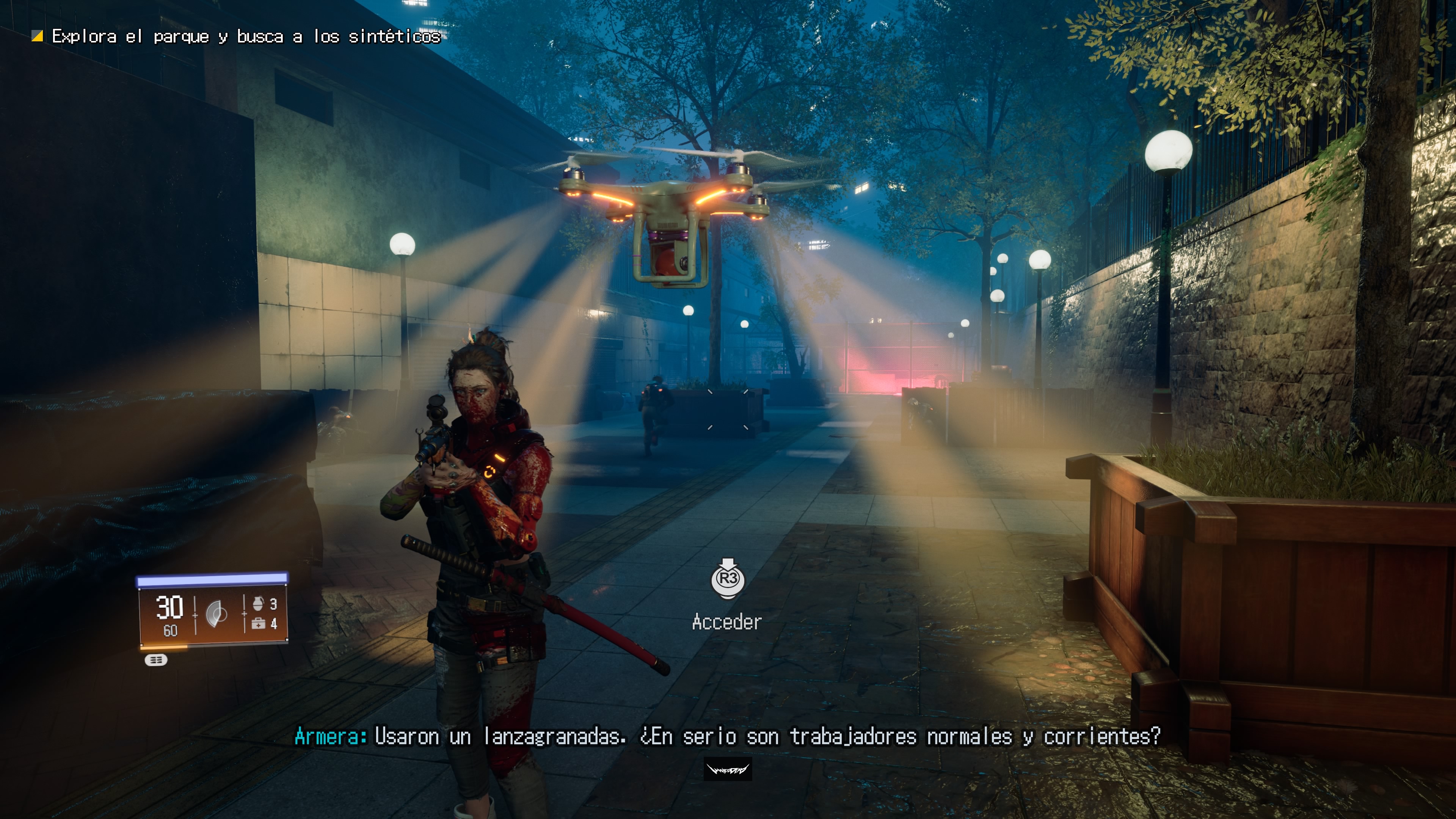The image size is (1456, 819).
Task: Use the medkit icon in the HUD
Action: 258,623
